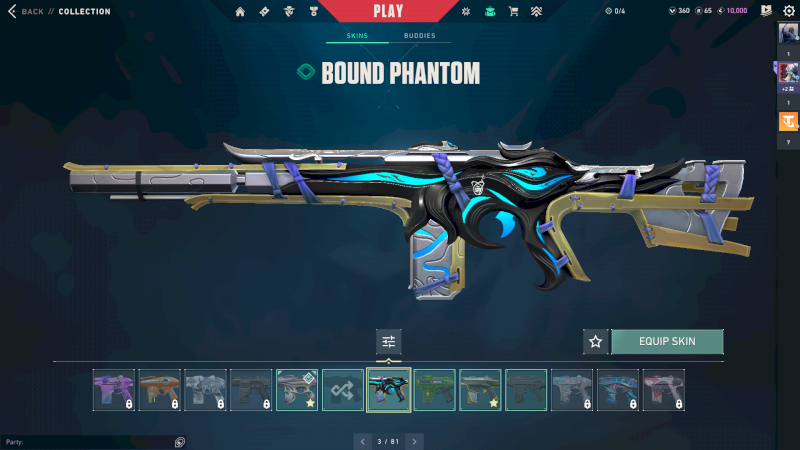This screenshot has width=800, height=450.
Task: Pick the locked purple Phantom skin thumbnail
Action: [113, 390]
